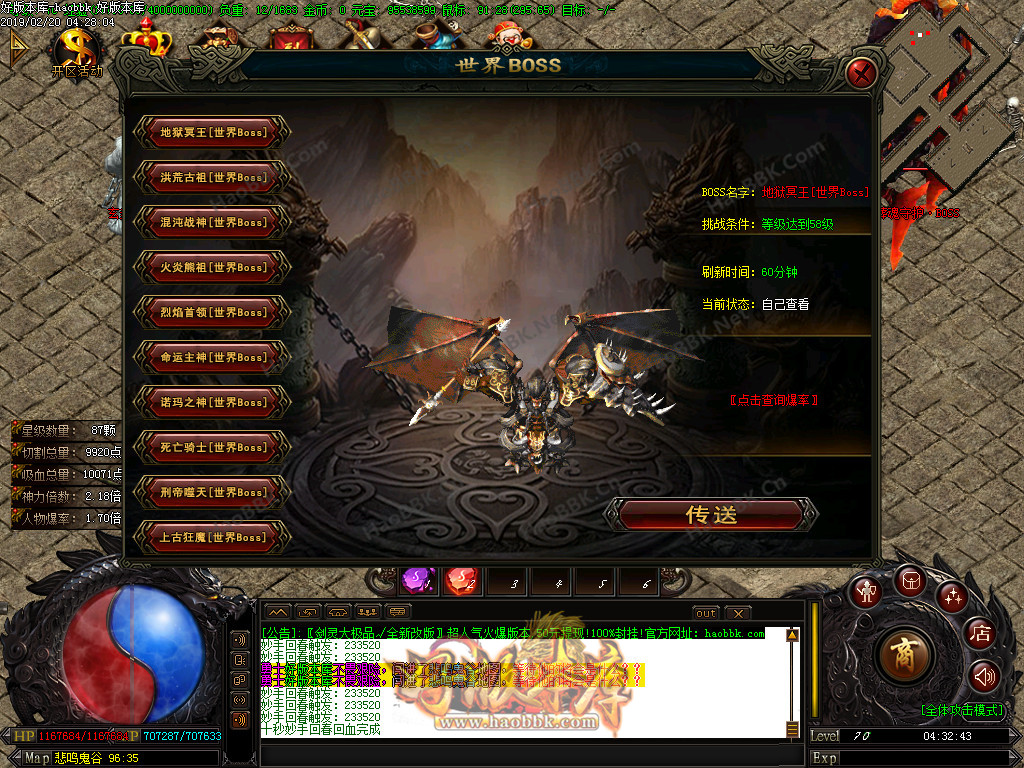Select 地狱冥王 world boss entry
The height and width of the screenshot is (768, 1024).
coord(213,132)
